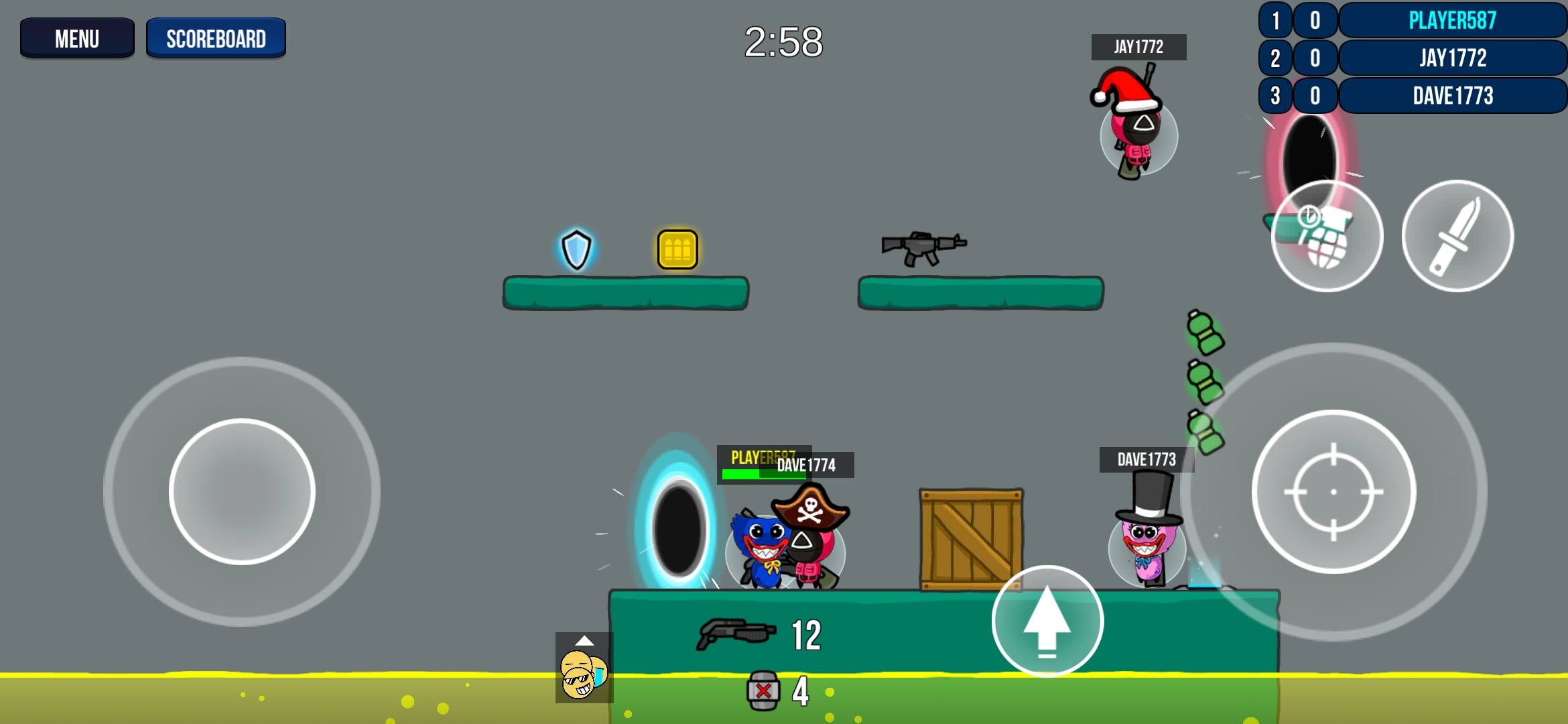Throw a grenade with the grenade button
This screenshot has width=1568, height=724.
coord(1327,236)
